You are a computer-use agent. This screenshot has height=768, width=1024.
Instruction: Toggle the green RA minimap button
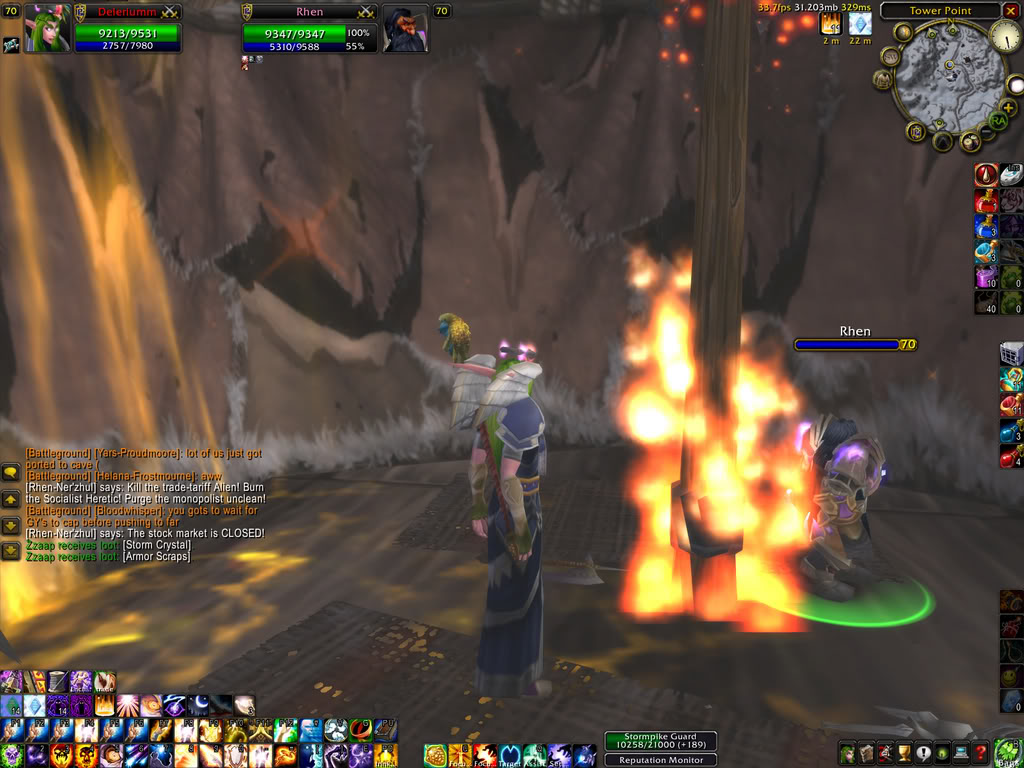[x=997, y=121]
